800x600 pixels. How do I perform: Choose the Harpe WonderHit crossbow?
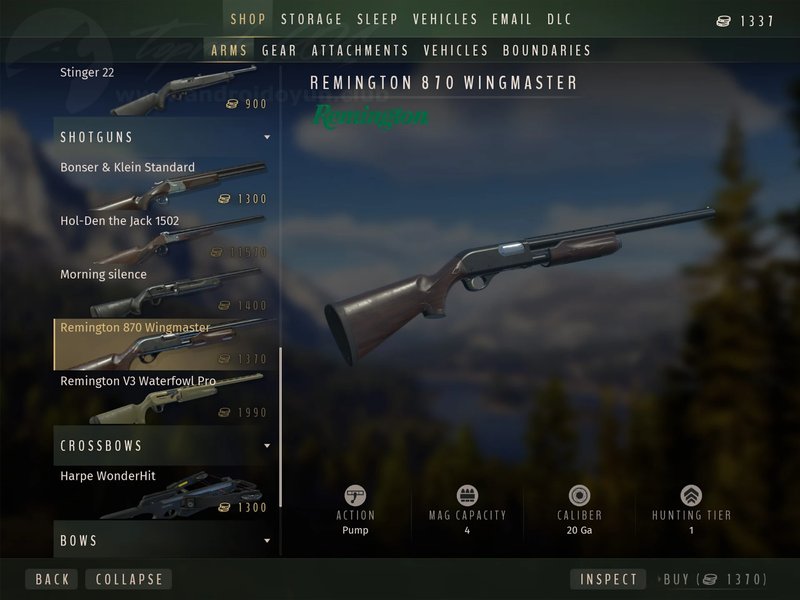163,493
